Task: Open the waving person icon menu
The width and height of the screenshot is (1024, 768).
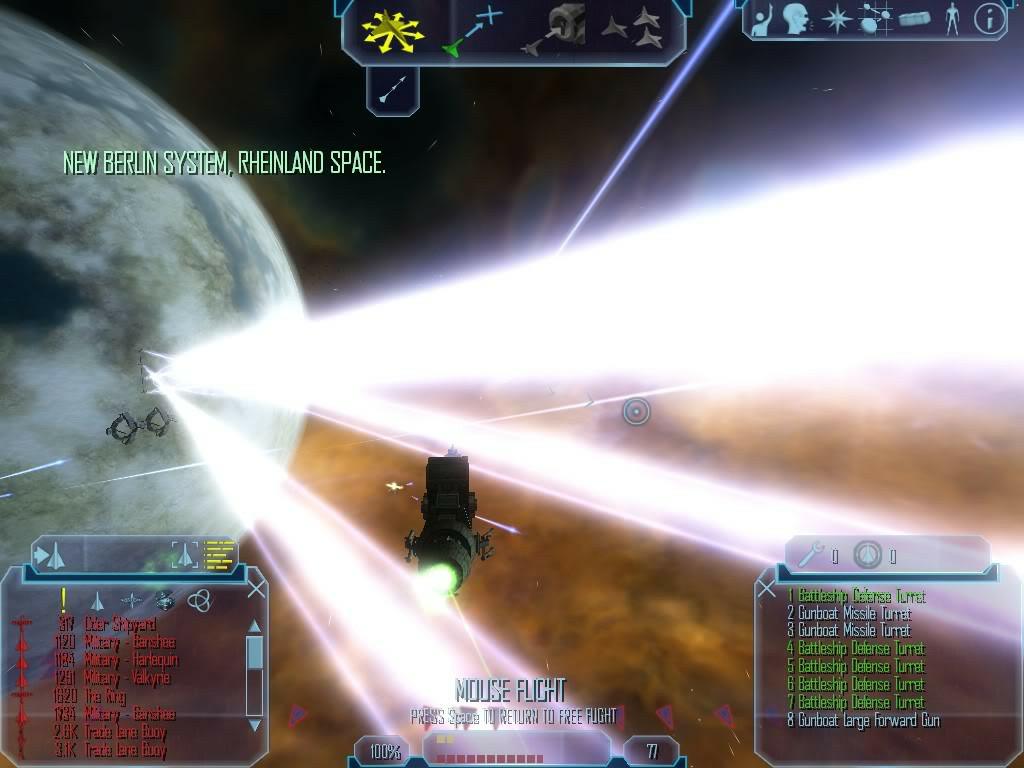Action: [763, 18]
